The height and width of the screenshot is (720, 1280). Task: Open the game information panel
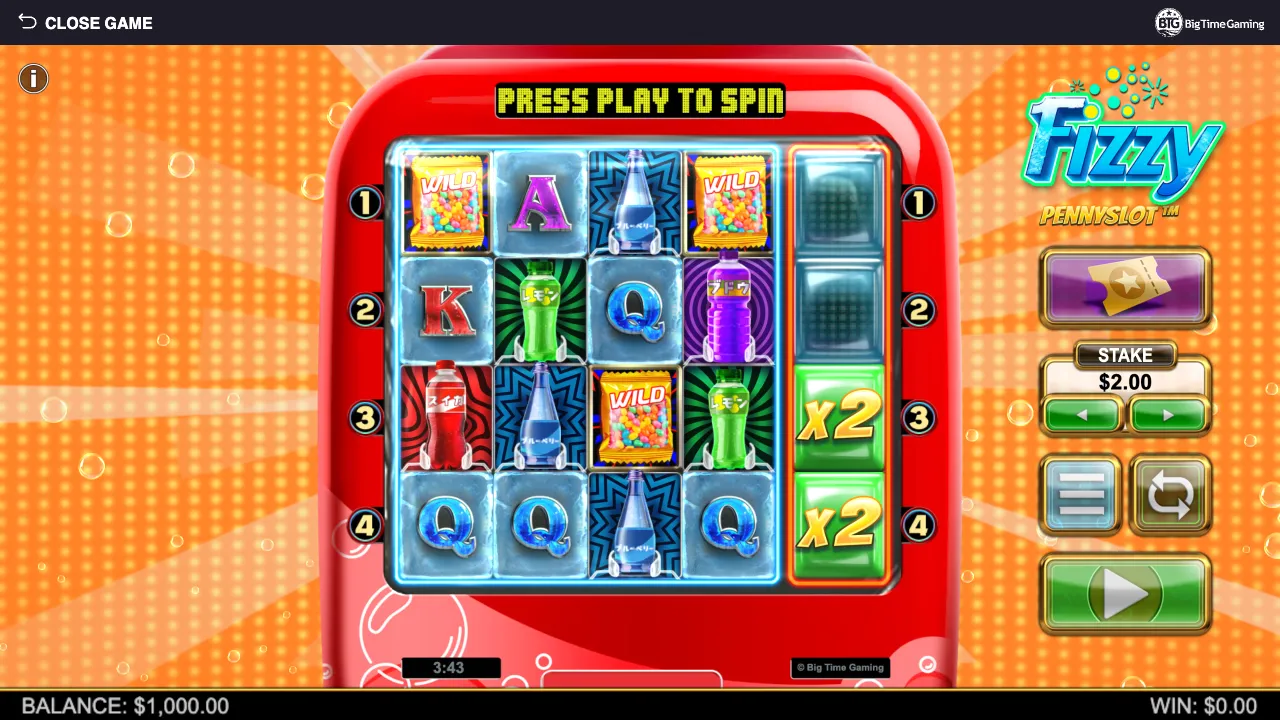(33, 78)
